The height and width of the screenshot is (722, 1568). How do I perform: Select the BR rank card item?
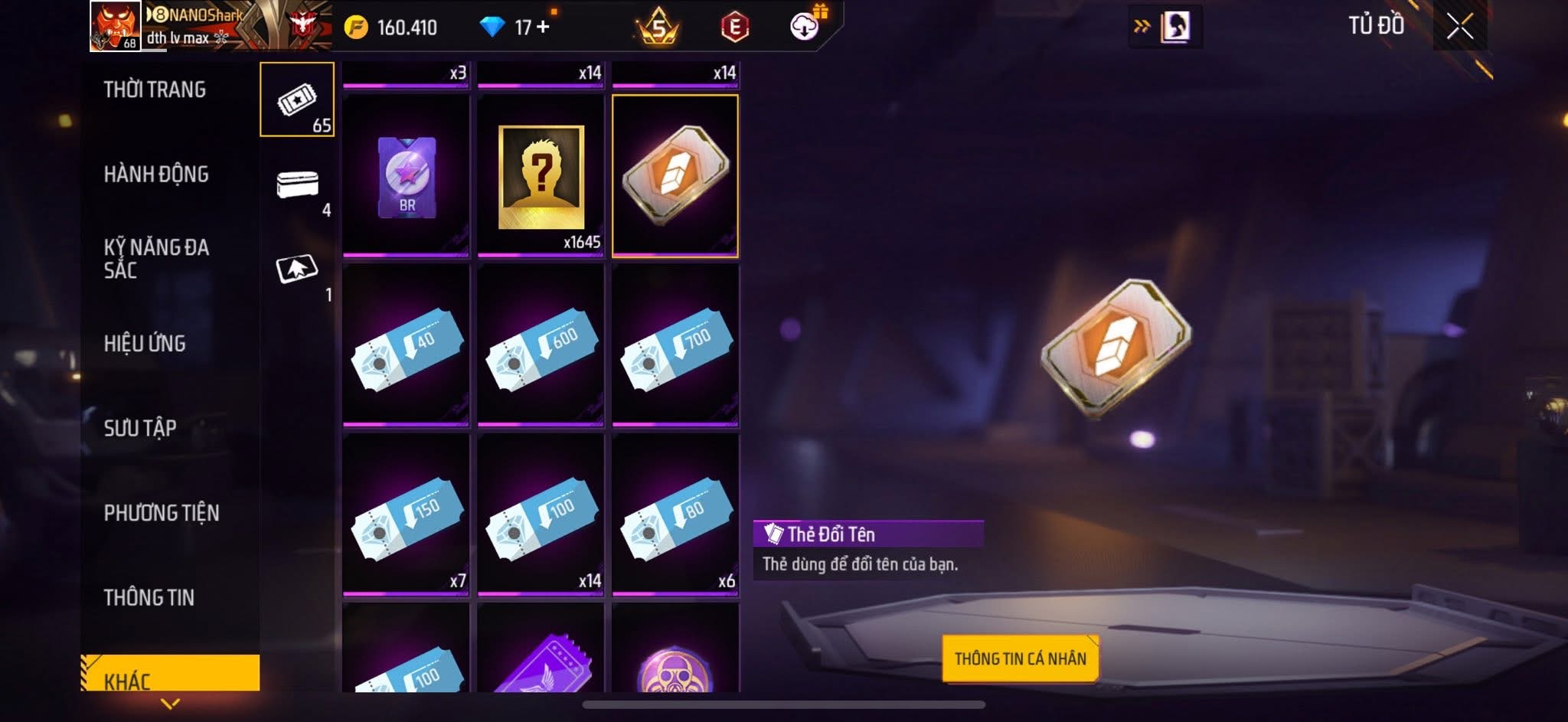[407, 176]
